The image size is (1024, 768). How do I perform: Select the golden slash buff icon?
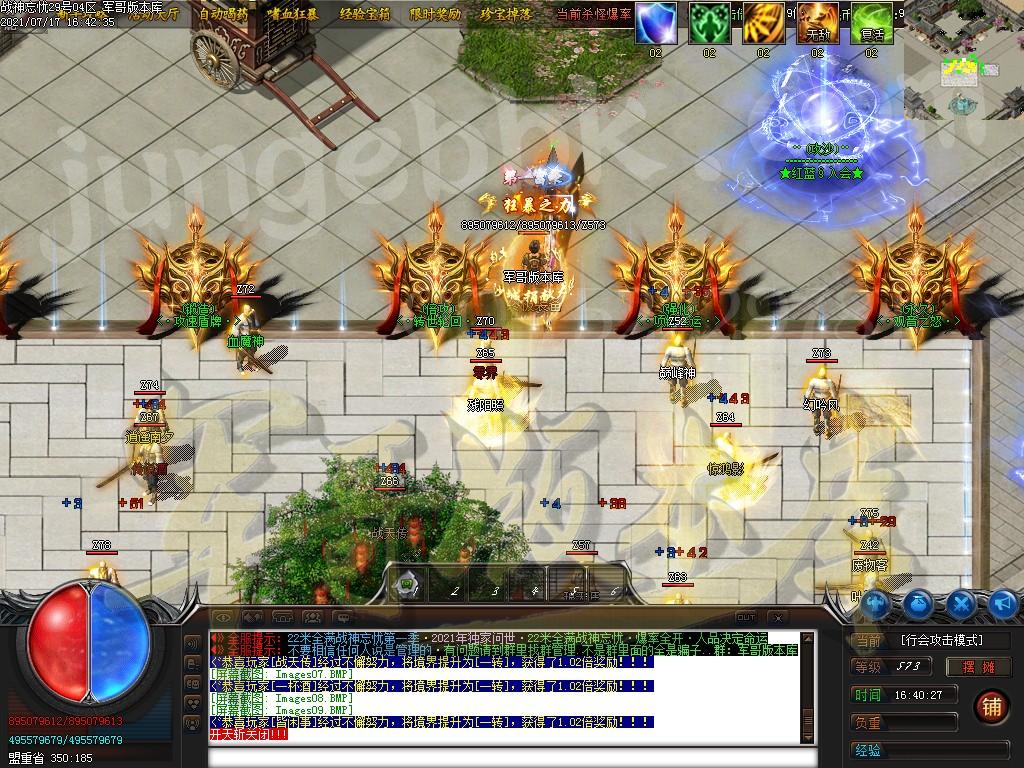(763, 22)
